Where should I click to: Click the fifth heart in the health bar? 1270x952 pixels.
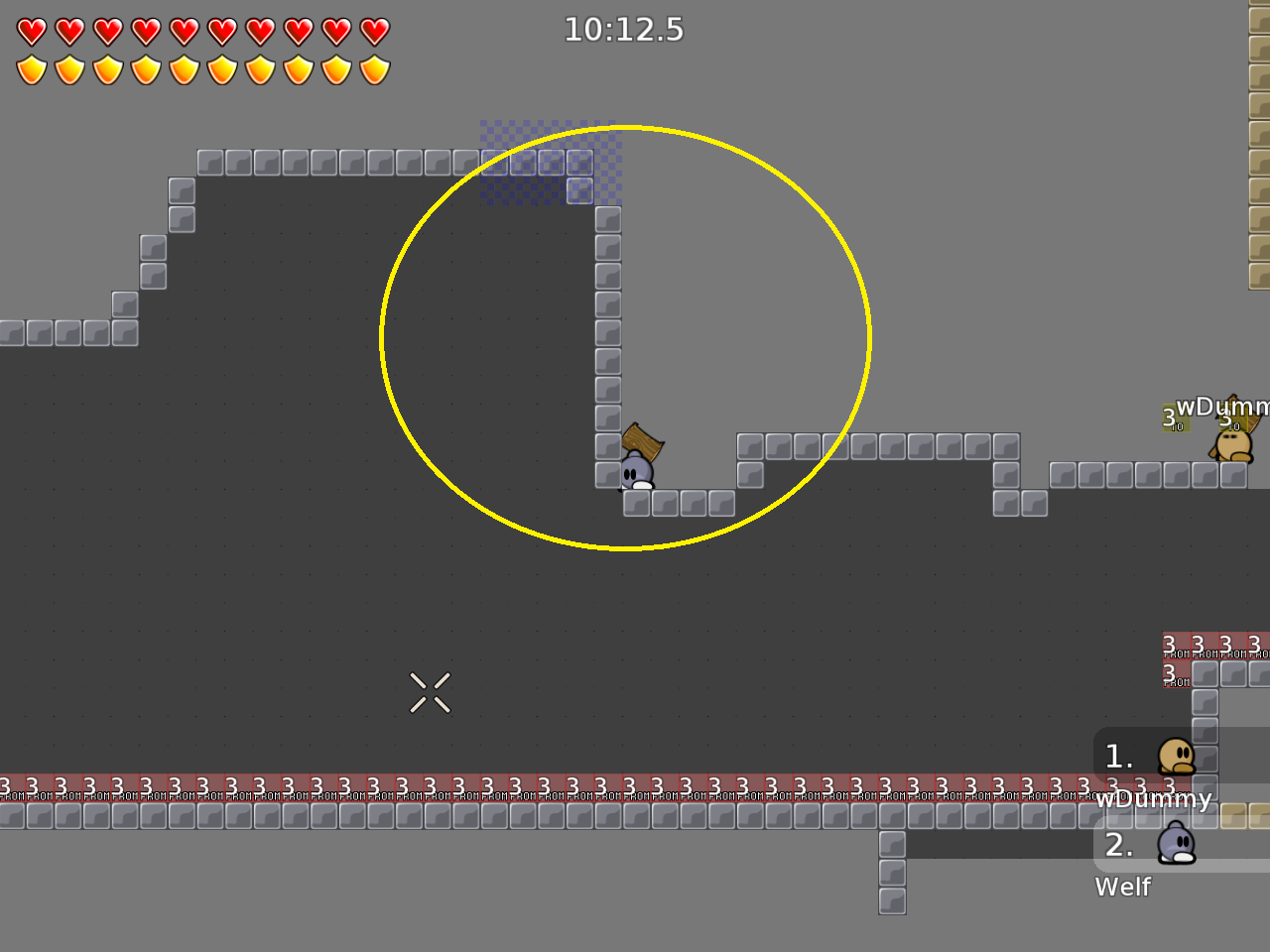(185, 30)
